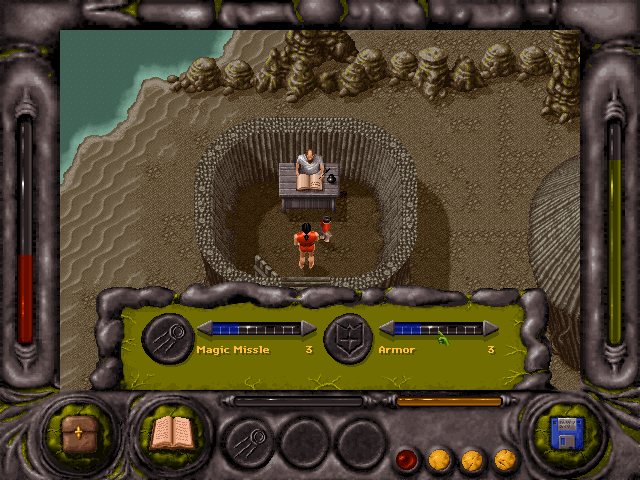Click the red round gem button
This screenshot has width=640, height=480.
click(x=407, y=460)
